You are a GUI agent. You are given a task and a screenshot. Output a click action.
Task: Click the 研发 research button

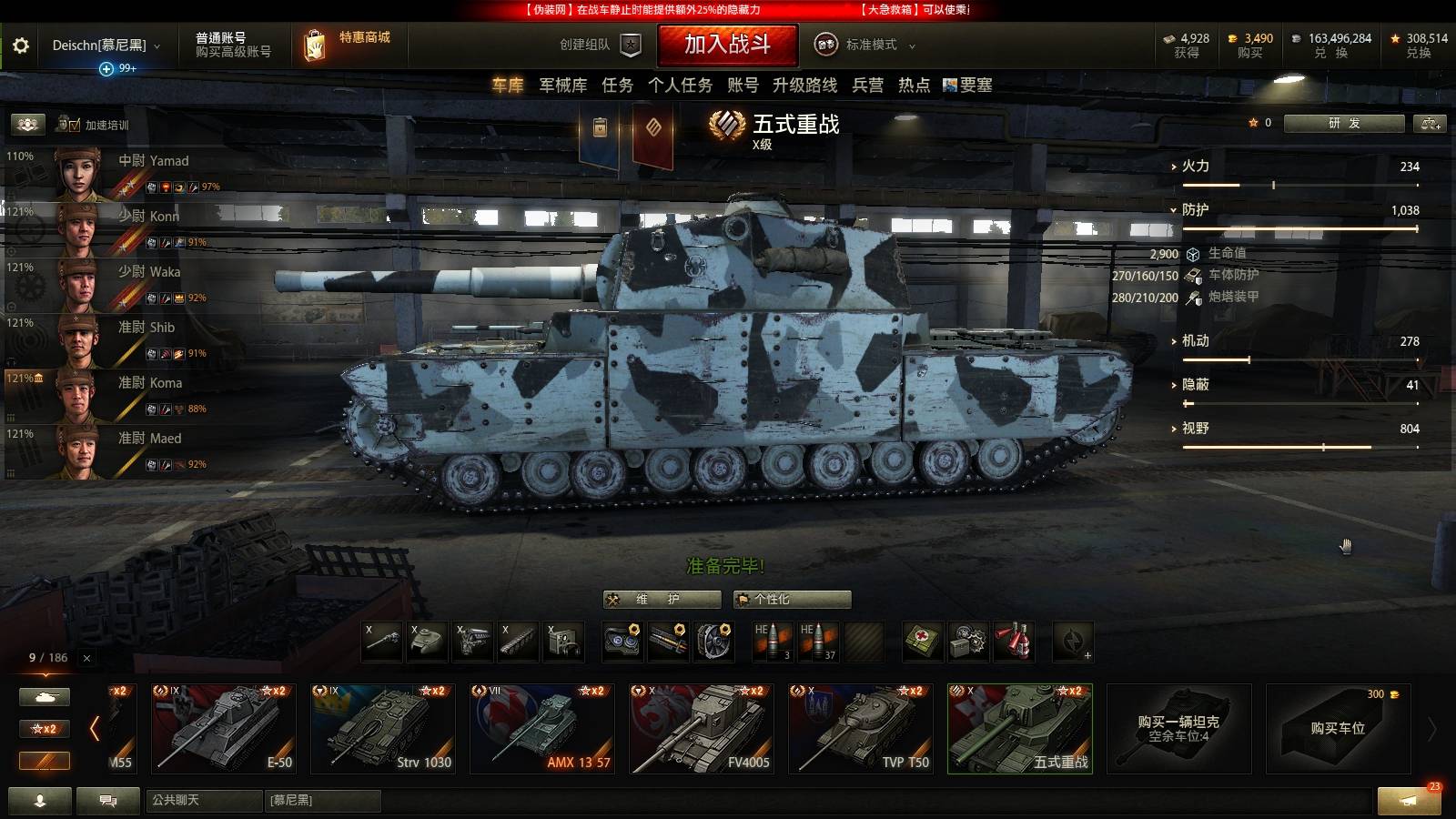click(x=1346, y=123)
